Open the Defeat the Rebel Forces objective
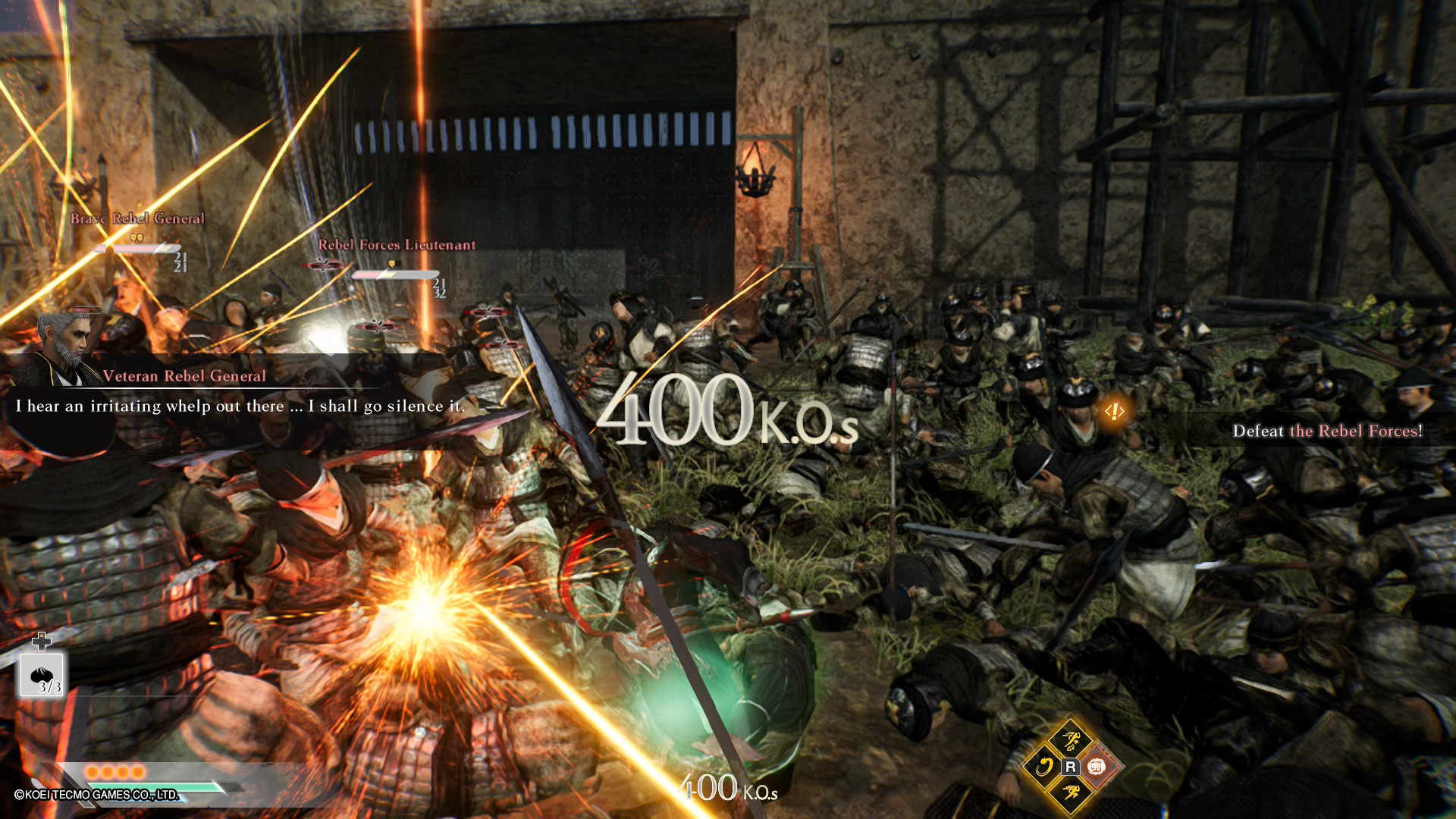Viewport: 1456px width, 819px height. tap(1326, 431)
